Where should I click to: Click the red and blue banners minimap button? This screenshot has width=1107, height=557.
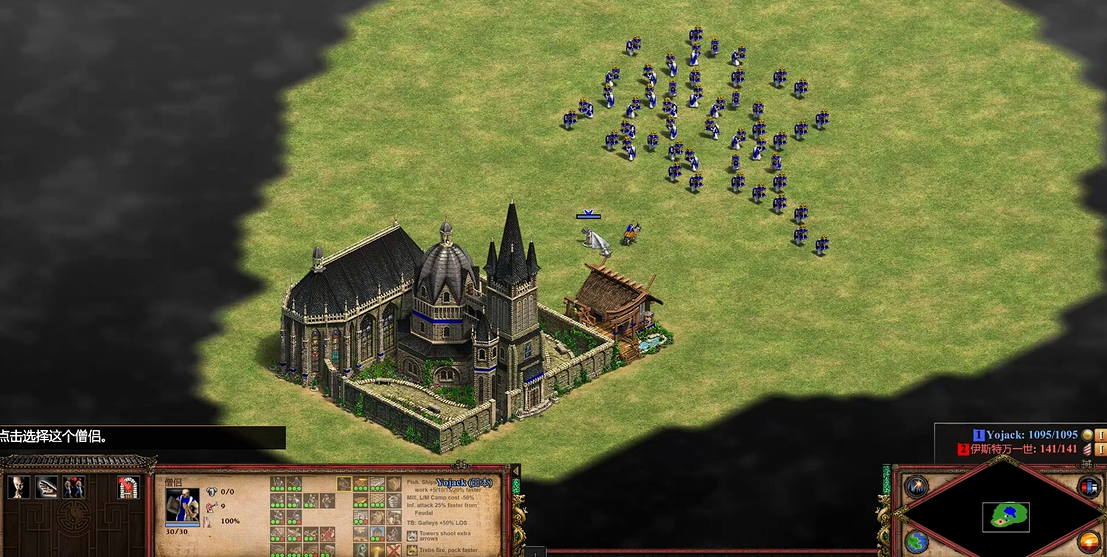click(1088, 487)
